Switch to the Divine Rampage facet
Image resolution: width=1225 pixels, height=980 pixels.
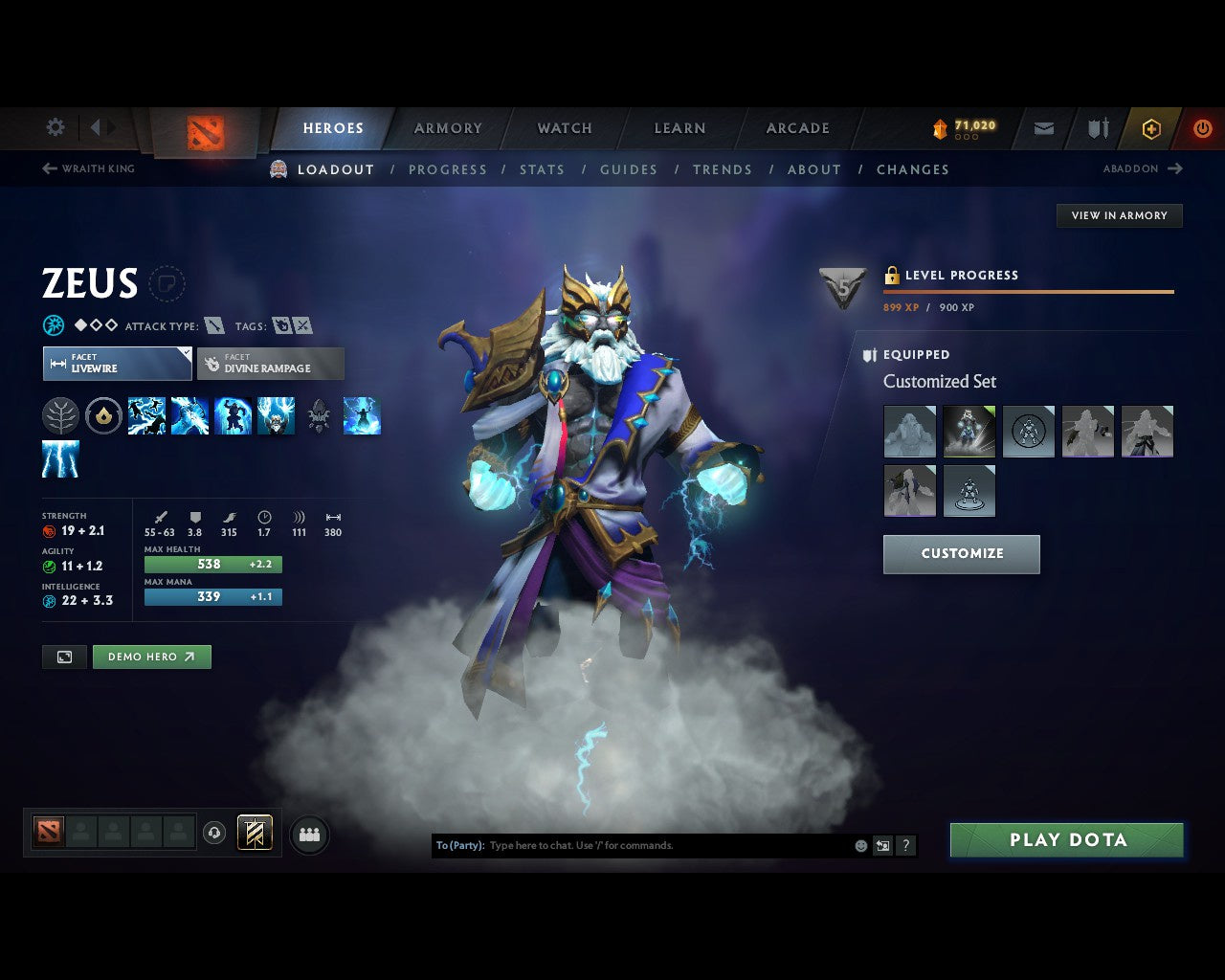coord(271,364)
